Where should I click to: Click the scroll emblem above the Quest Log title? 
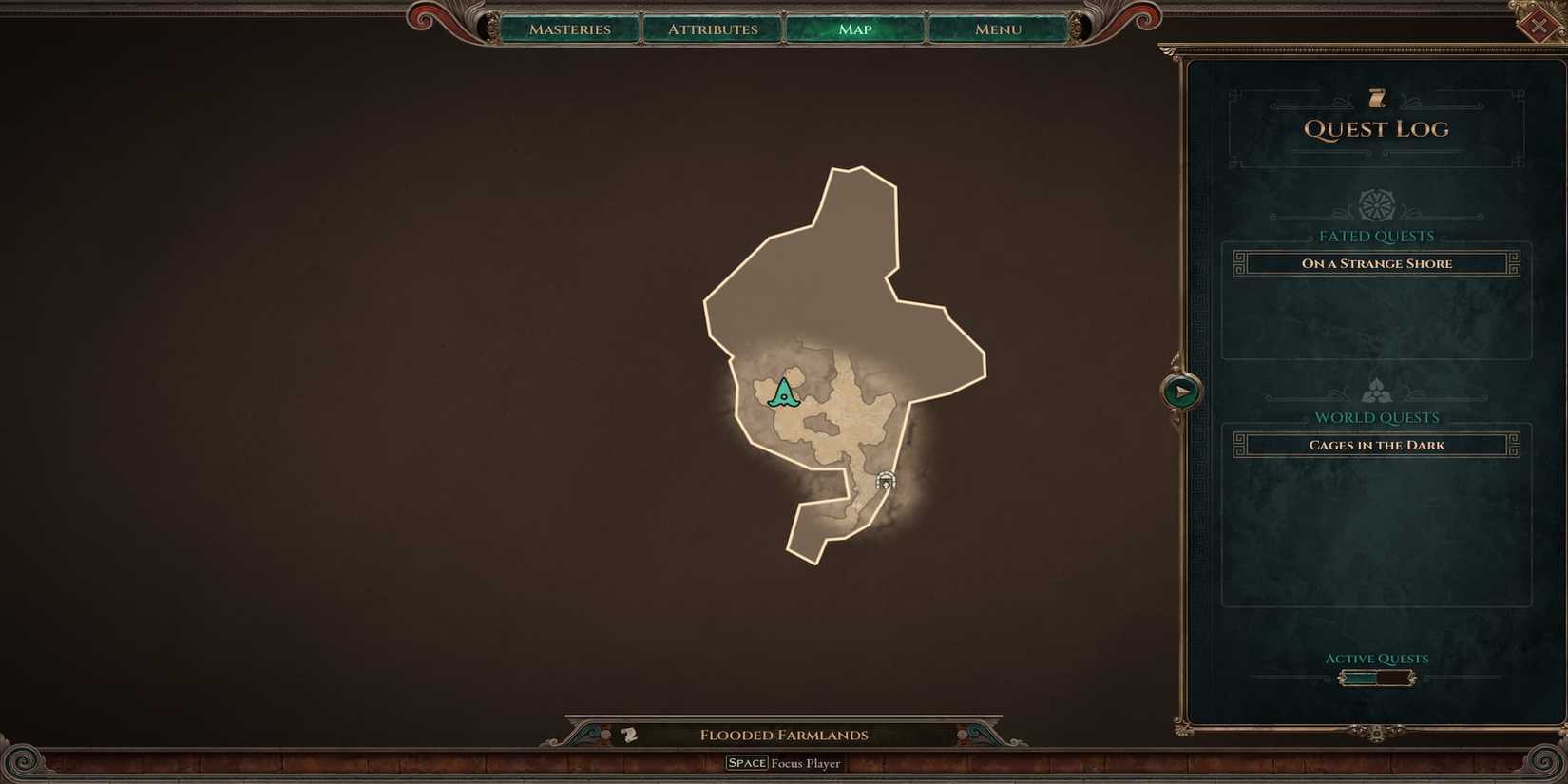coord(1375,96)
